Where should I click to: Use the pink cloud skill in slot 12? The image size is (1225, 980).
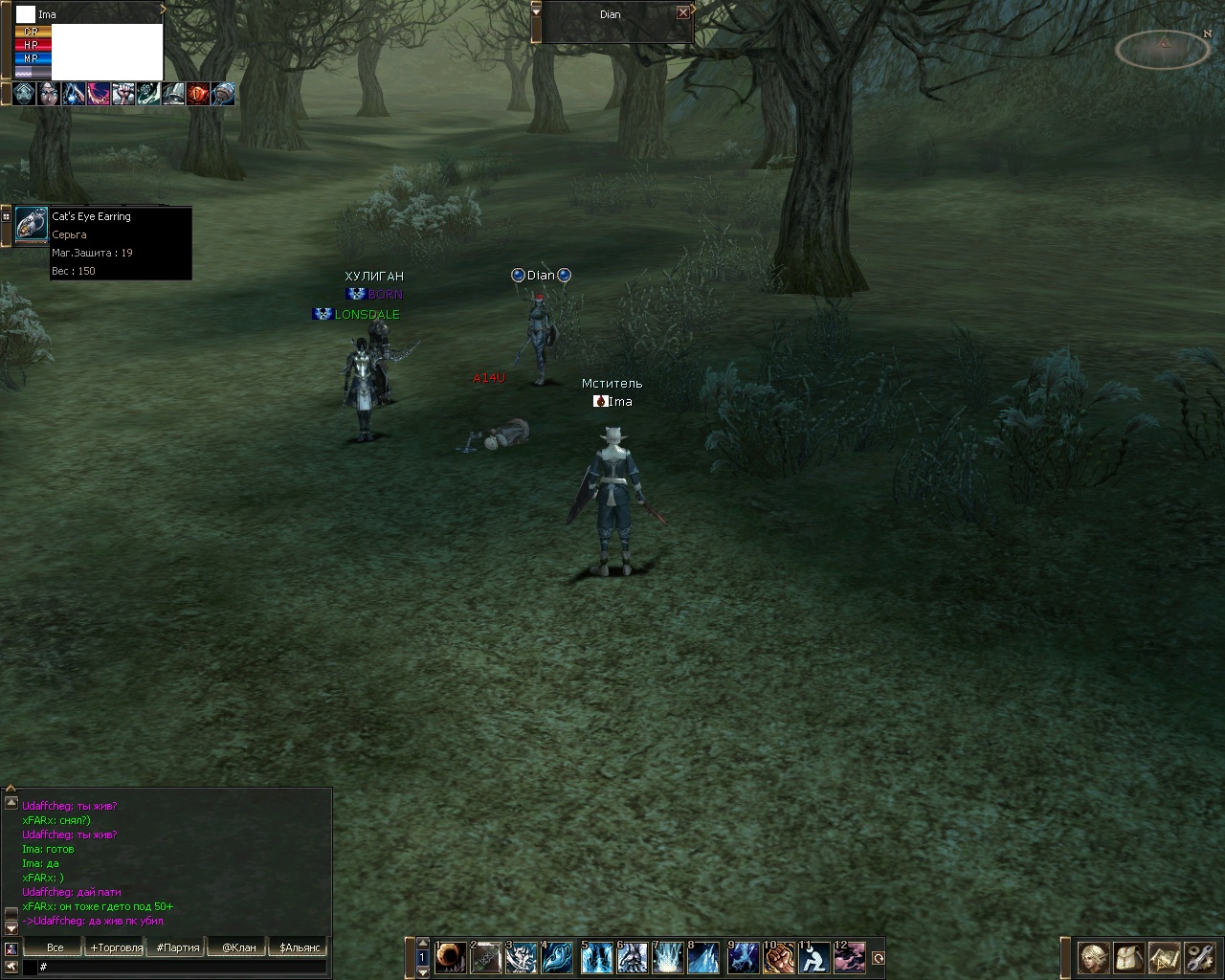[850, 957]
